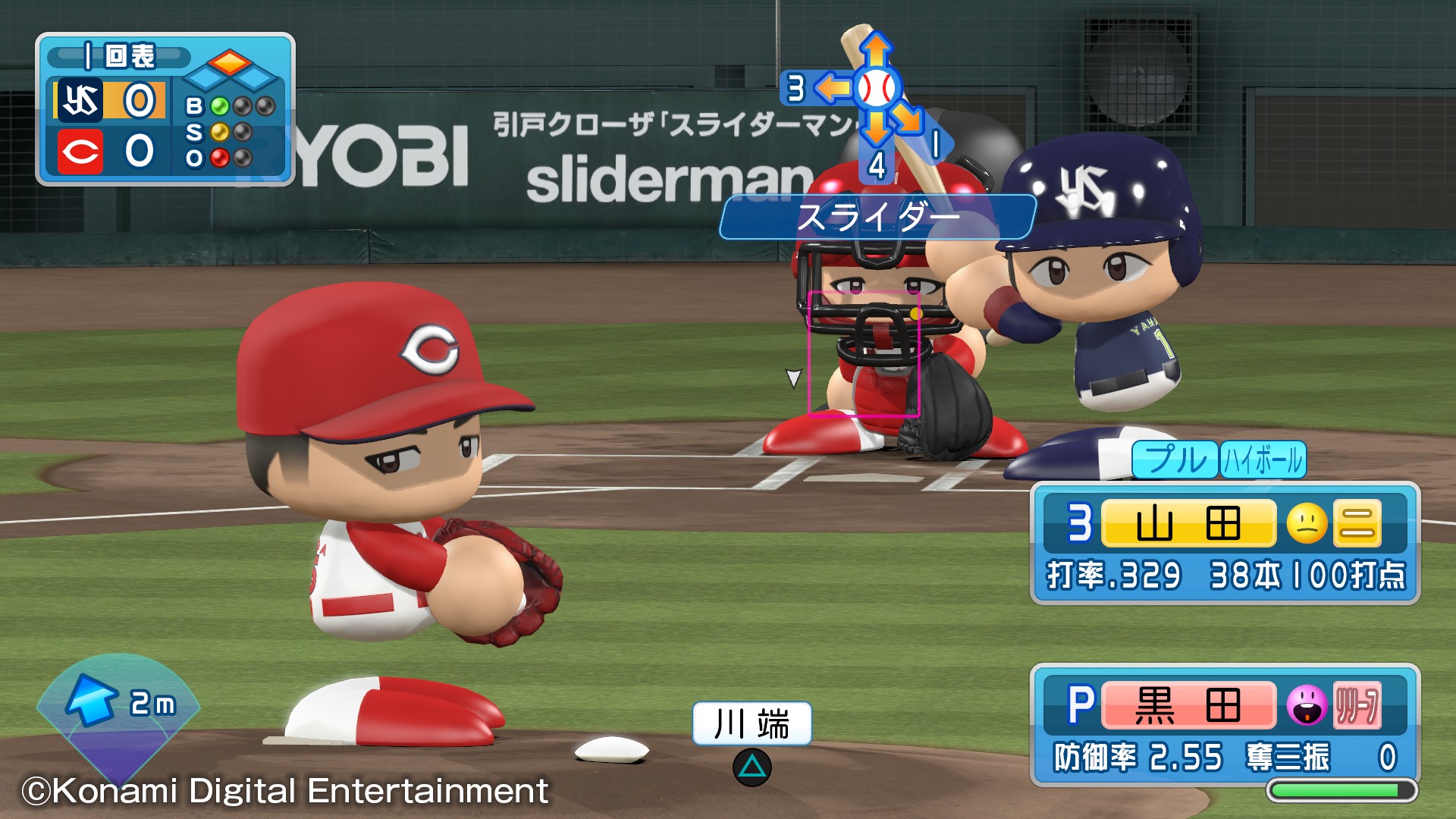The height and width of the screenshot is (819, 1456).
Task: Open pitcher 黒田's name plate
Action: tap(1188, 705)
